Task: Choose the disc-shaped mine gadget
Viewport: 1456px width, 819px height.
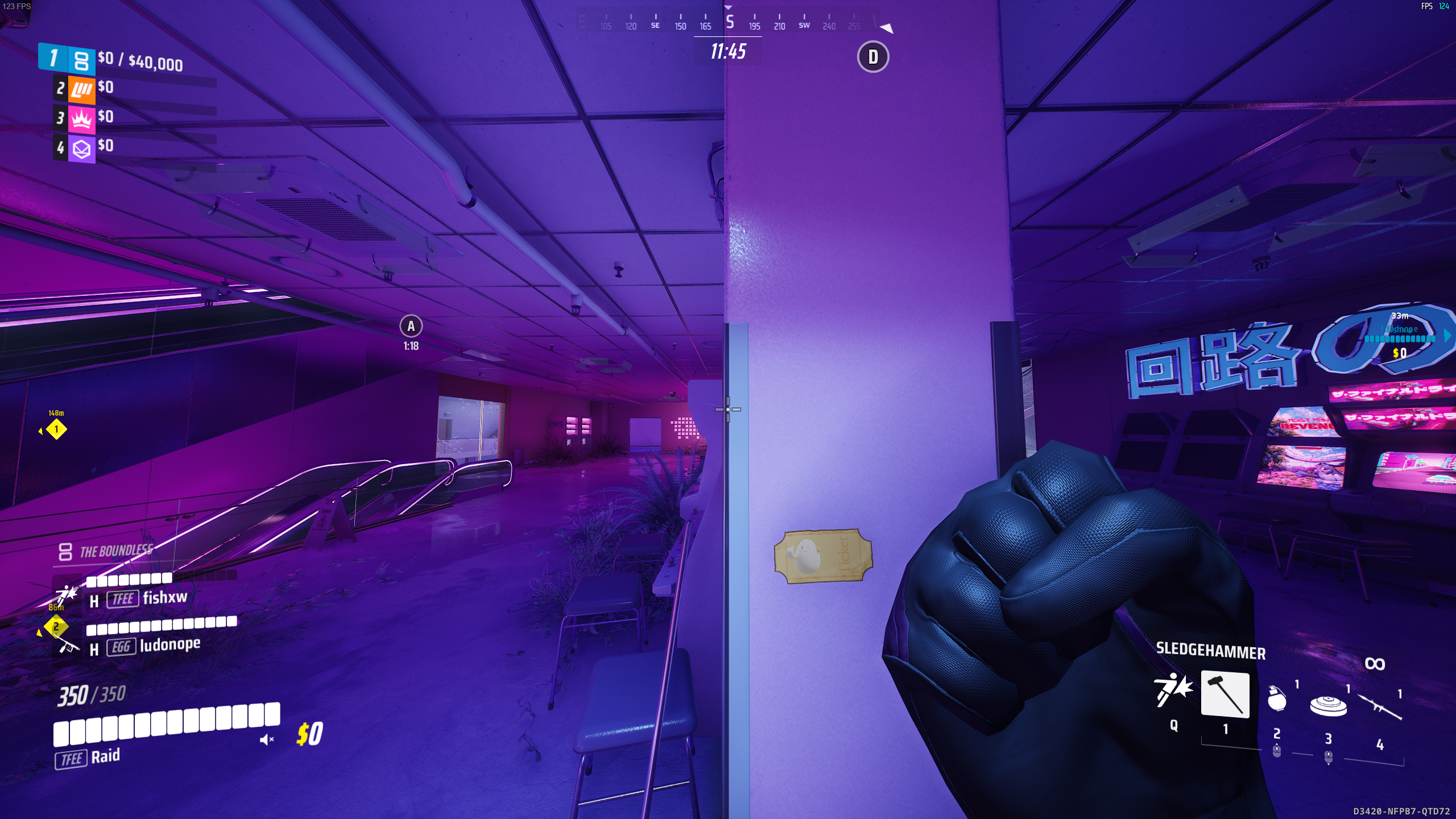Action: click(x=1328, y=705)
